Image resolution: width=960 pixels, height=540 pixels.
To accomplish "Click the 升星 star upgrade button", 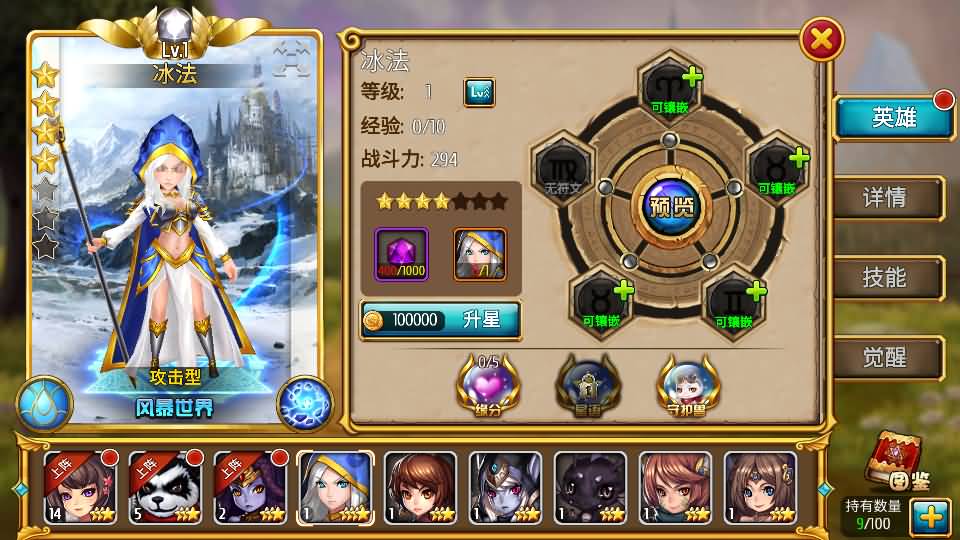I will 440,320.
